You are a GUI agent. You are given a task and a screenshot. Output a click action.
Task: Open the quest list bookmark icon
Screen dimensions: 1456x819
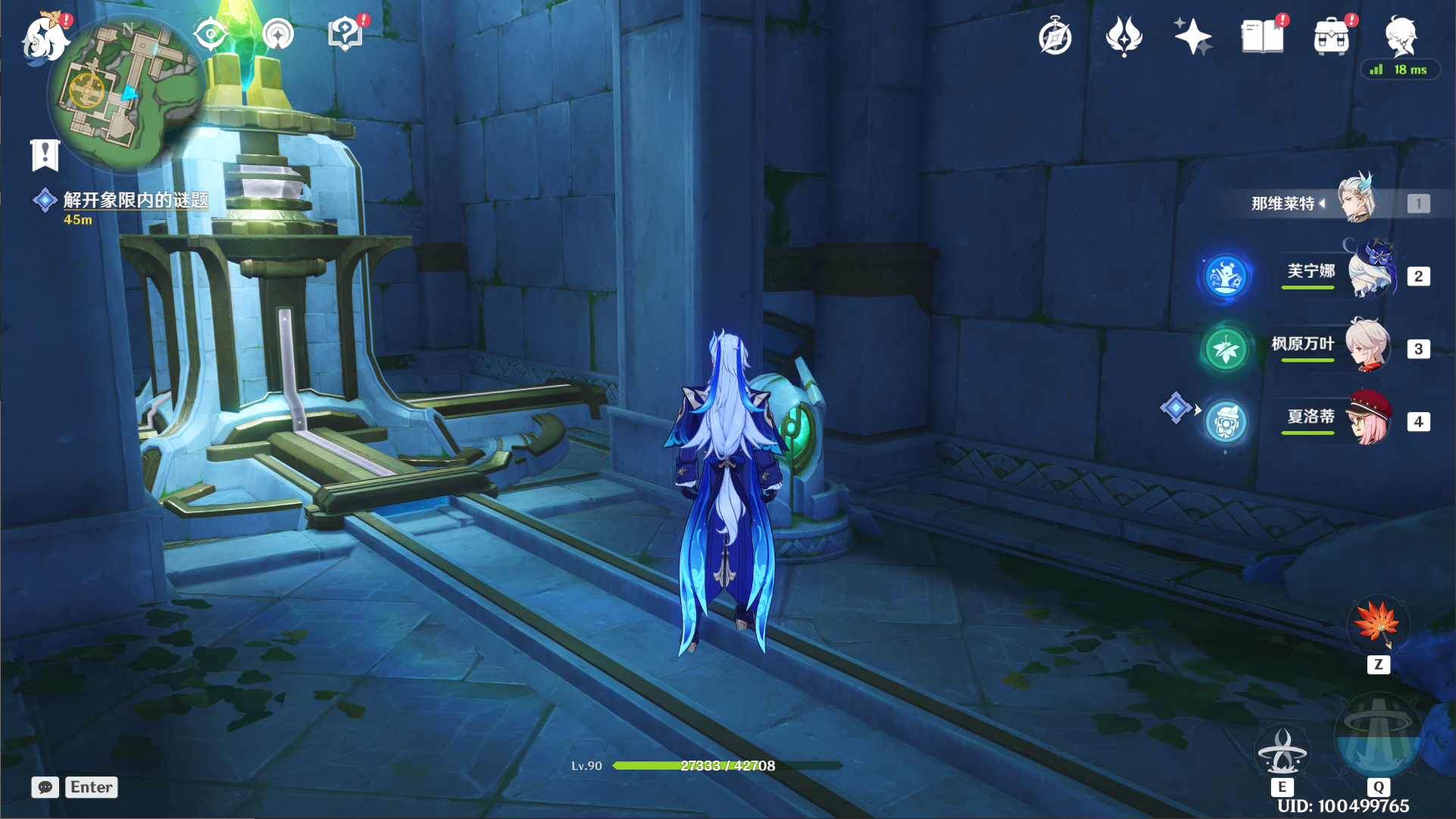45,155
